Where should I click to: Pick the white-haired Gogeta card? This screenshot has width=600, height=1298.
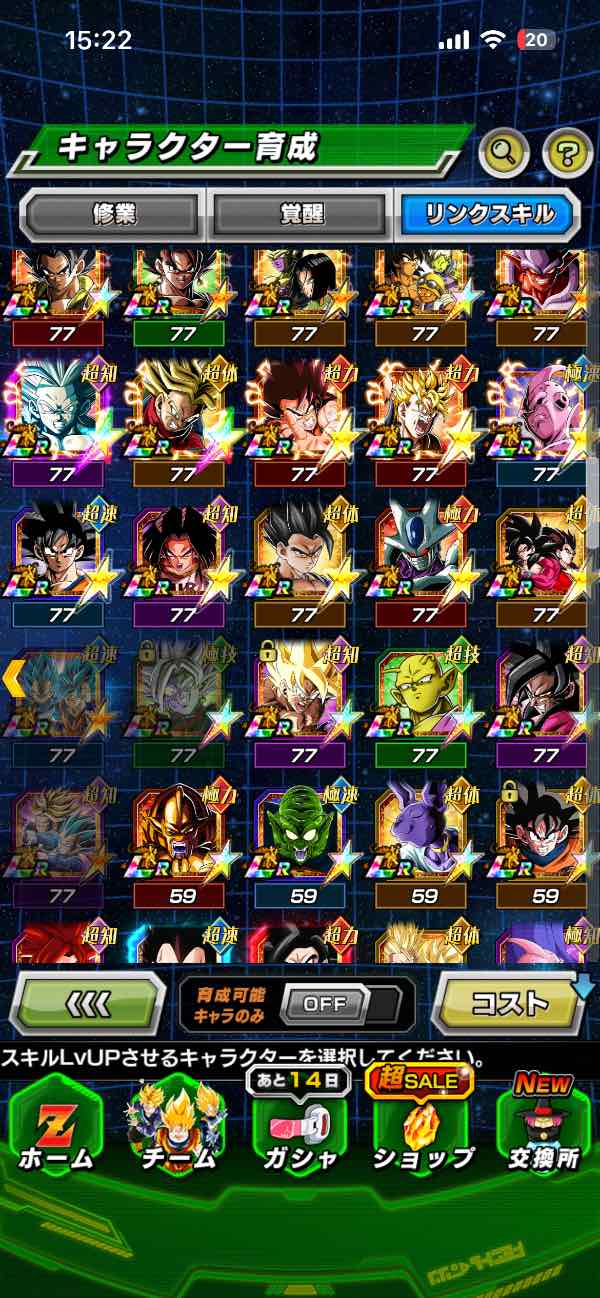click(60, 415)
